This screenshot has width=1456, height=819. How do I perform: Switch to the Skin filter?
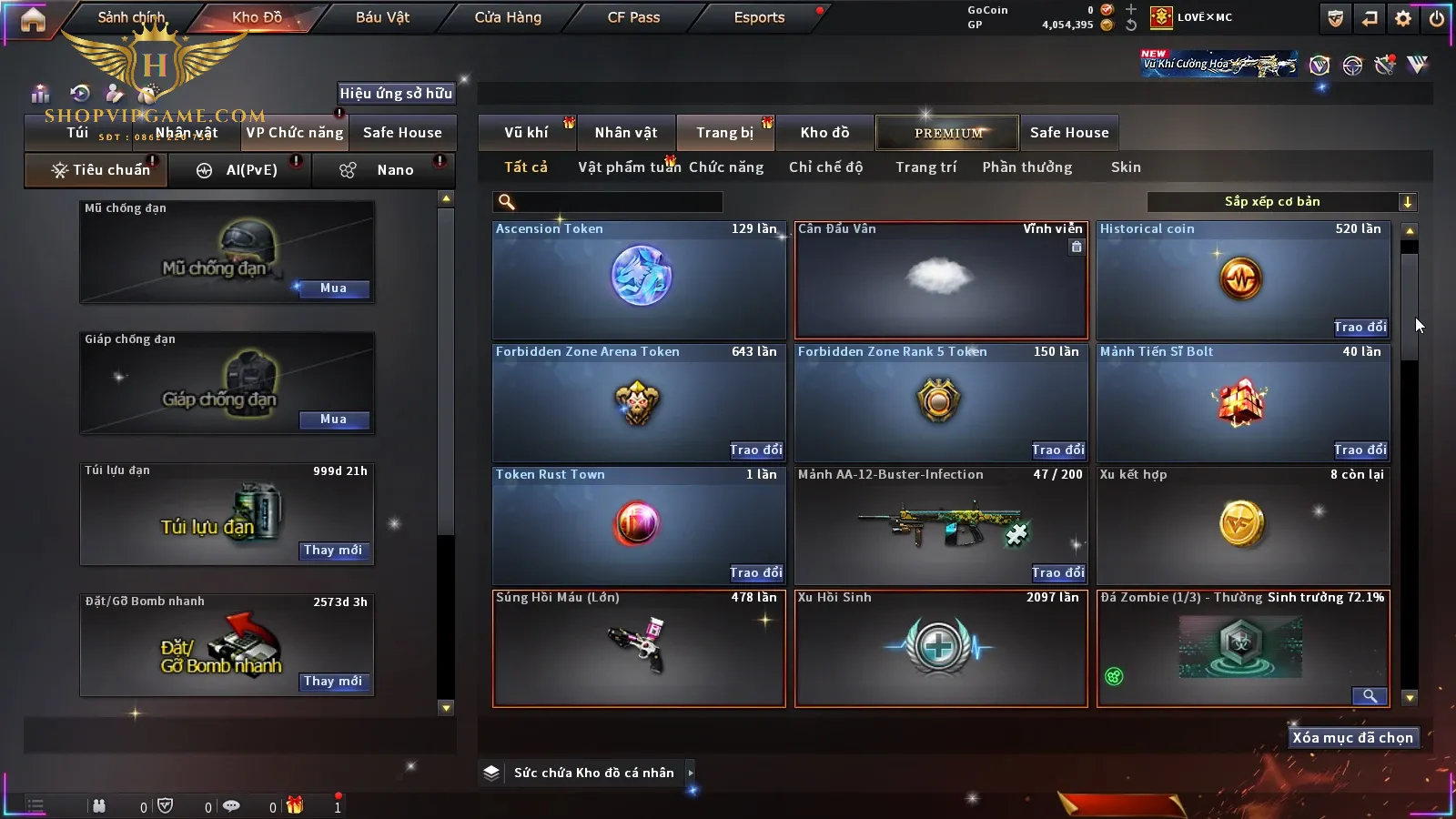1126,167
